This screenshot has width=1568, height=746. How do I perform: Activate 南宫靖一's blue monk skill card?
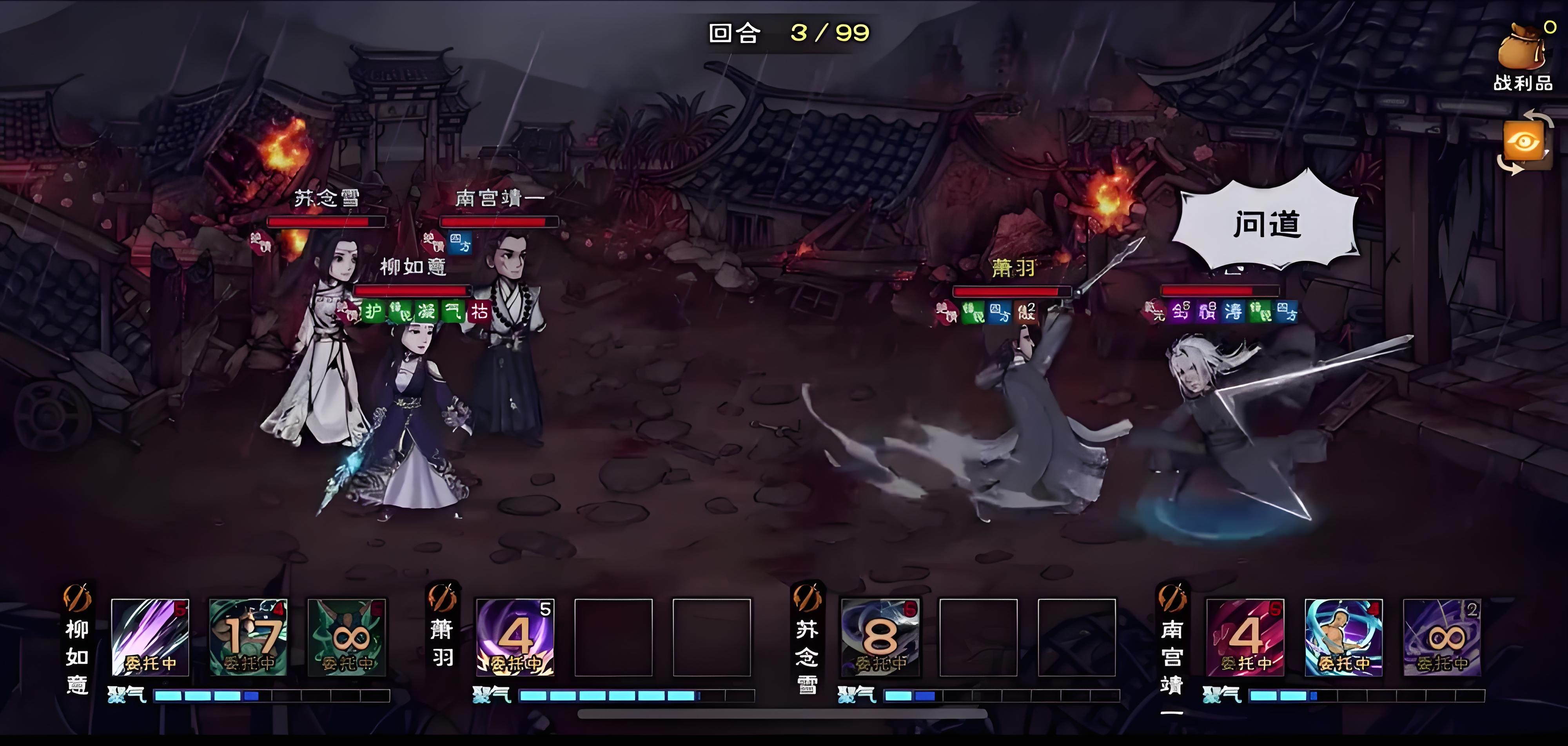[1344, 637]
